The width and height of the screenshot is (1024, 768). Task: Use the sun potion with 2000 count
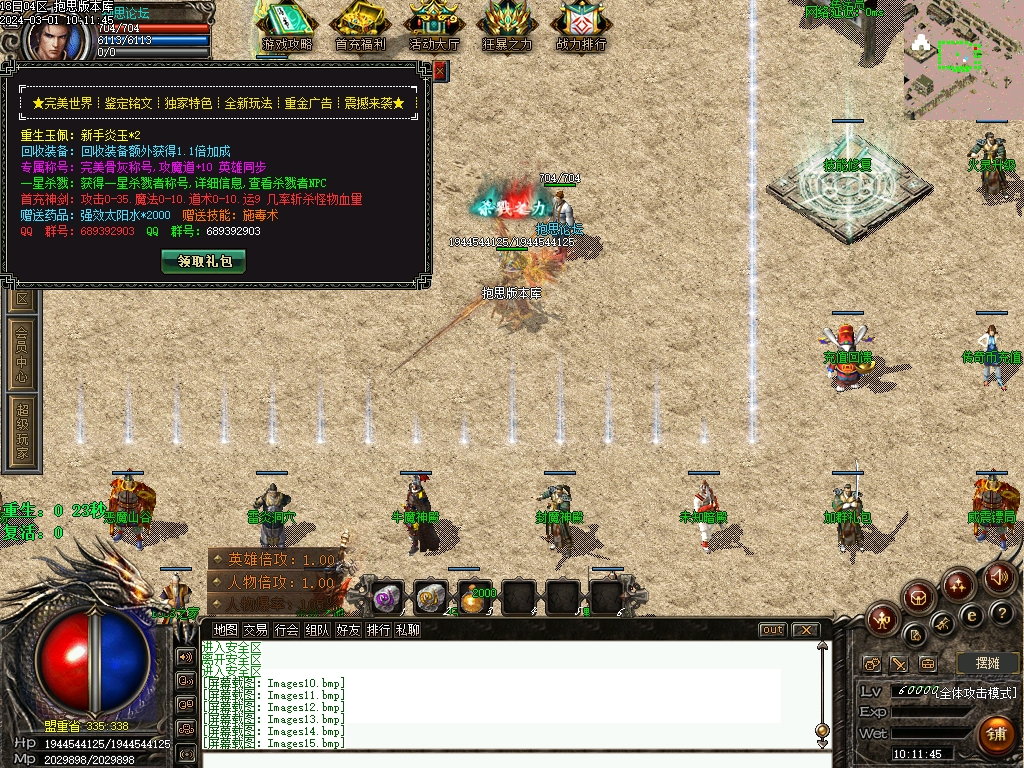(474, 598)
